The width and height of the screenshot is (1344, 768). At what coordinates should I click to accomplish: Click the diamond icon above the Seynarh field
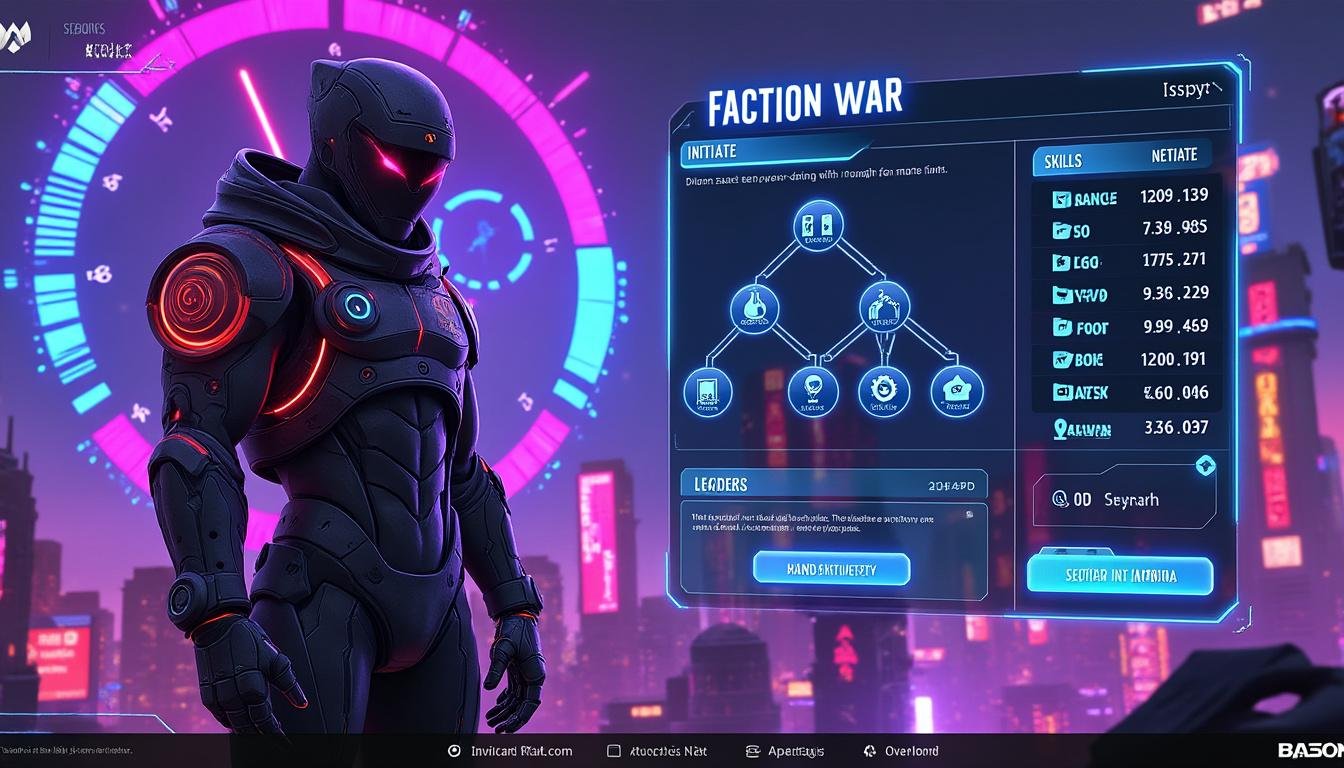(x=1204, y=465)
